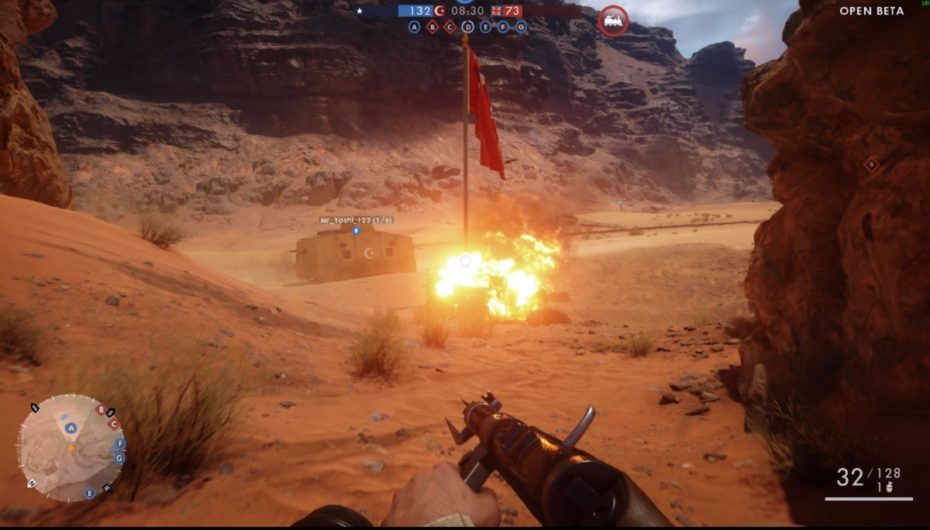Click the armored train behemoth icon
The image size is (930, 530).
pos(612,21)
